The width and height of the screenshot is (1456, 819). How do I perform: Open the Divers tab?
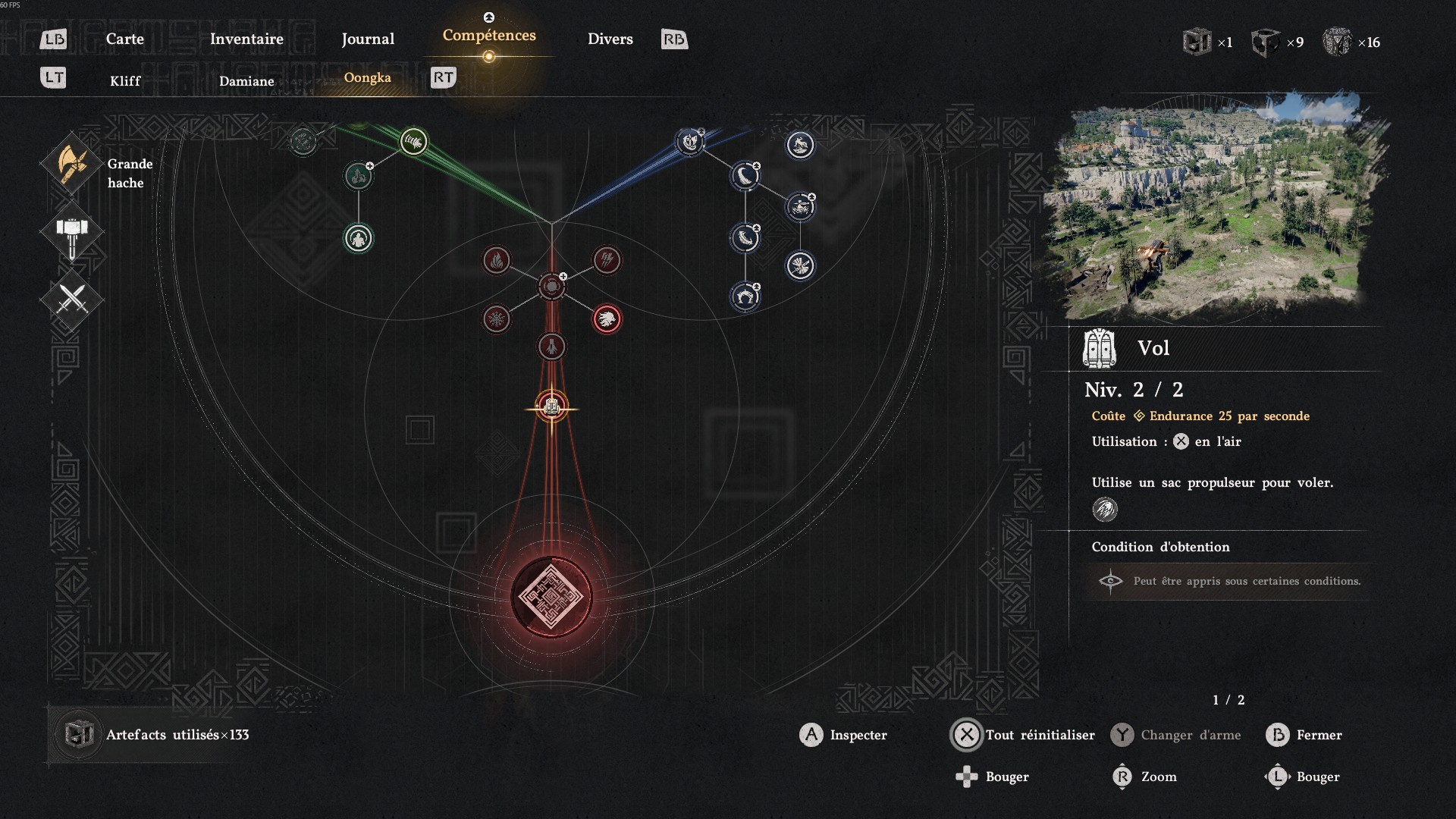click(610, 39)
